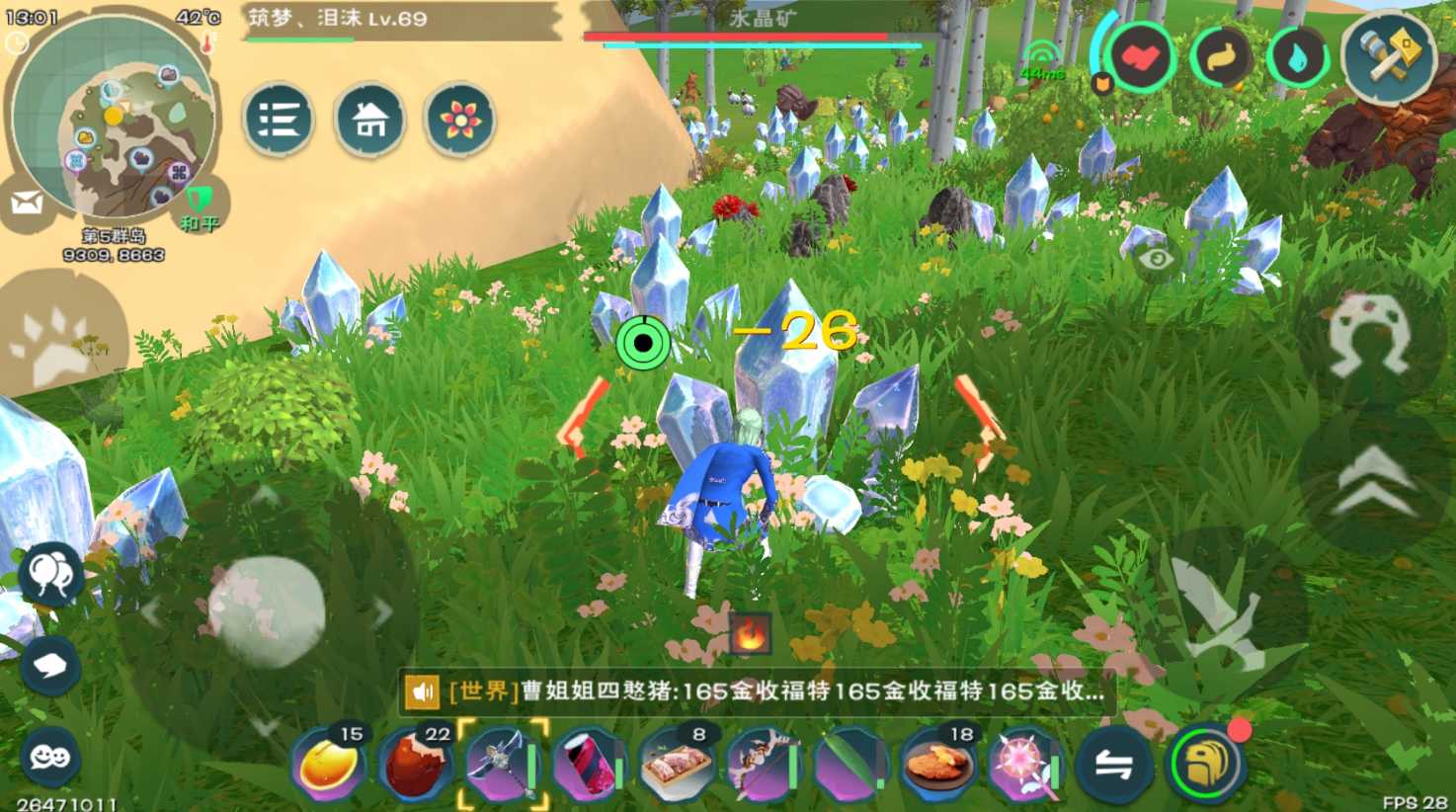
Task: Open the home icon near the top
Action: [369, 119]
